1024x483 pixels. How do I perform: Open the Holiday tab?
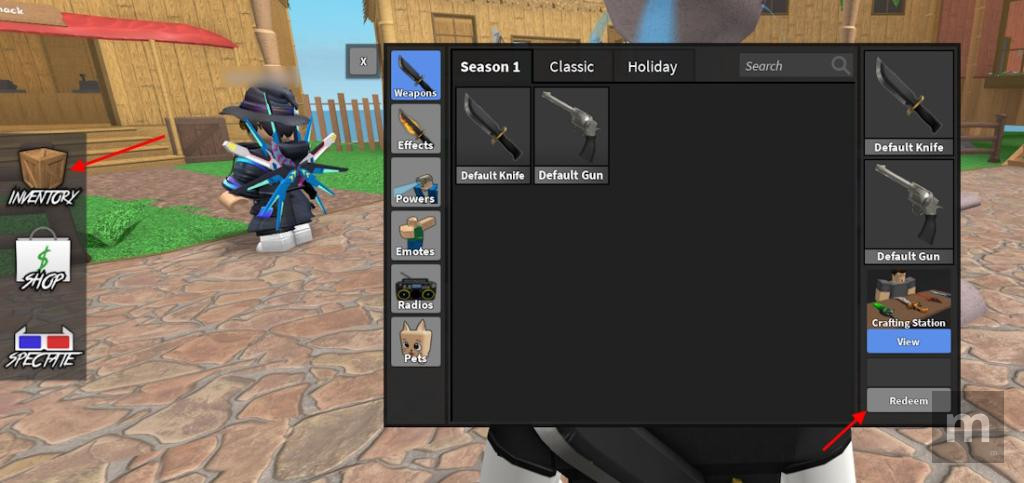coord(652,67)
